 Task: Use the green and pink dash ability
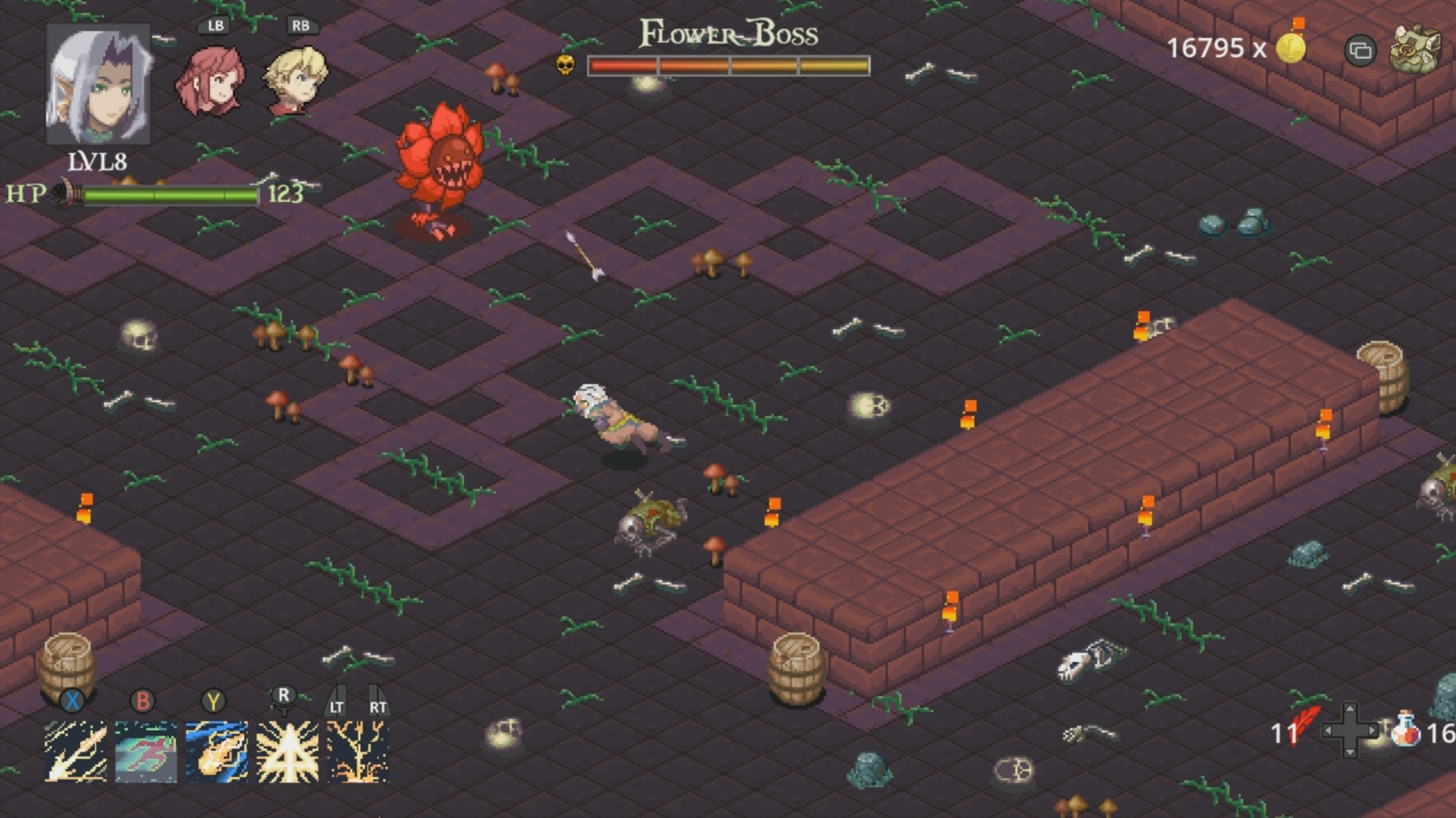tap(146, 751)
